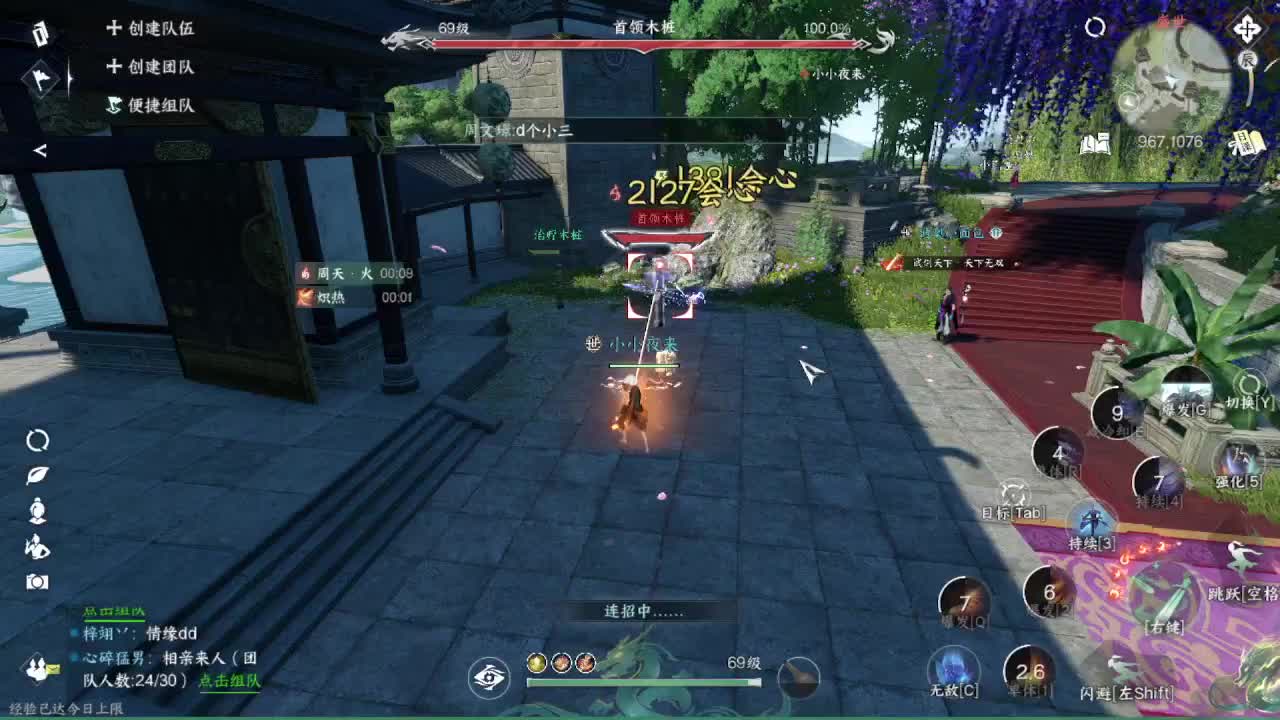This screenshot has width=1280, height=720.
Task: Click the 目标[Tab] target selector icon
Action: (1012, 495)
